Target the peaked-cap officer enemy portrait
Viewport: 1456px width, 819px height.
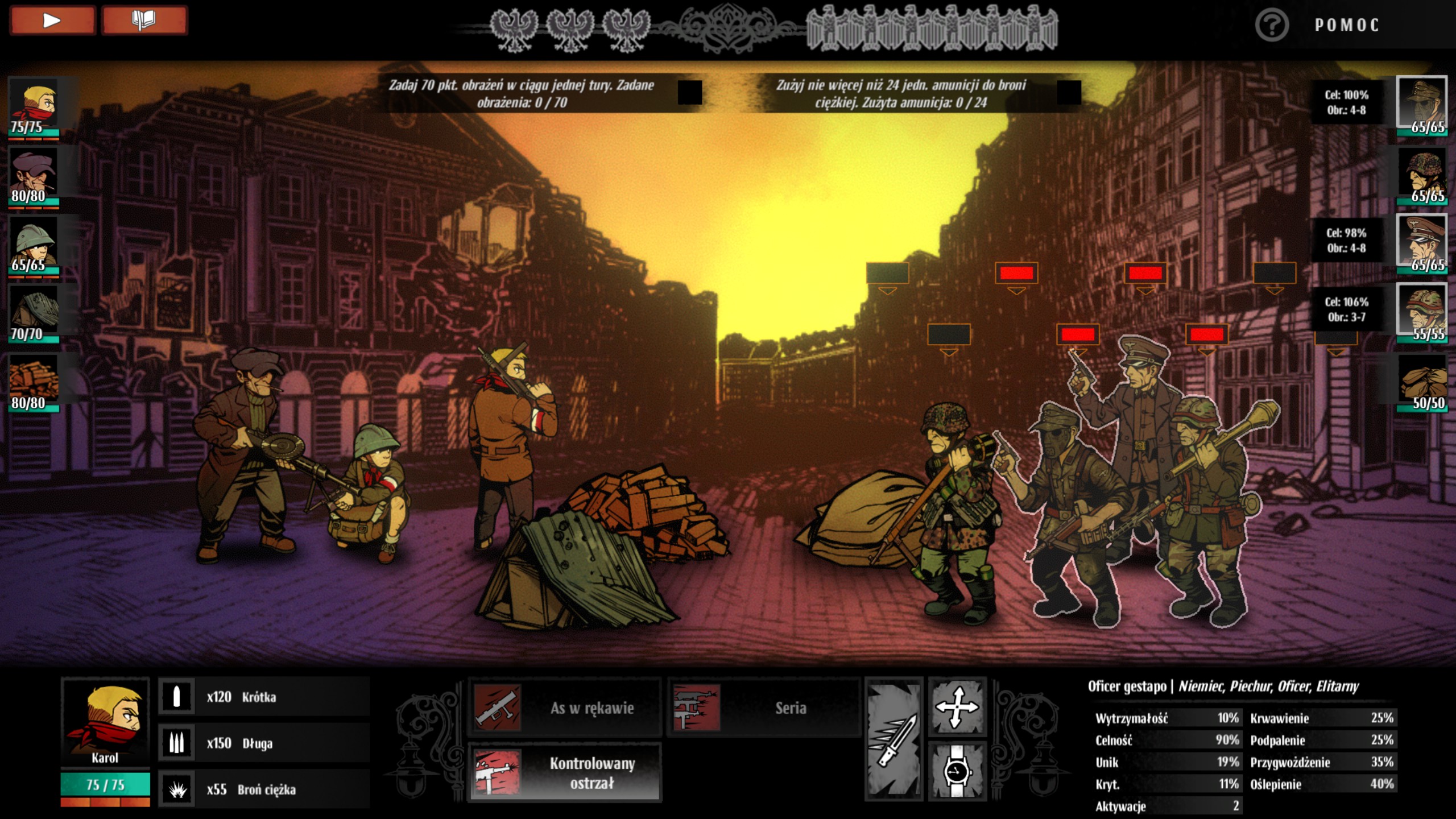click(x=1421, y=243)
